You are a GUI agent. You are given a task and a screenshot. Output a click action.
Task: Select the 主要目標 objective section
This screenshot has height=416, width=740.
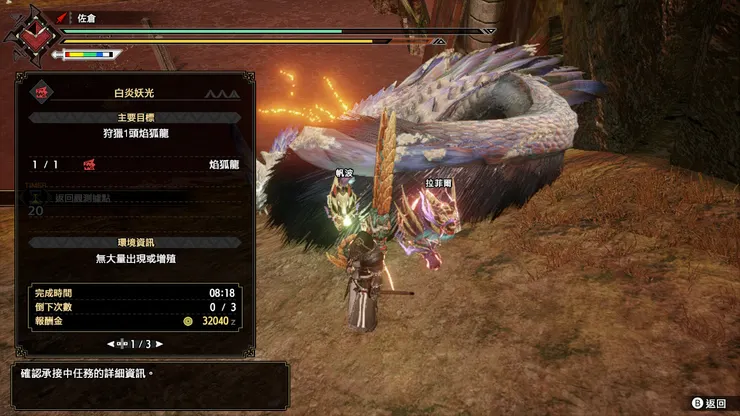coord(133,117)
